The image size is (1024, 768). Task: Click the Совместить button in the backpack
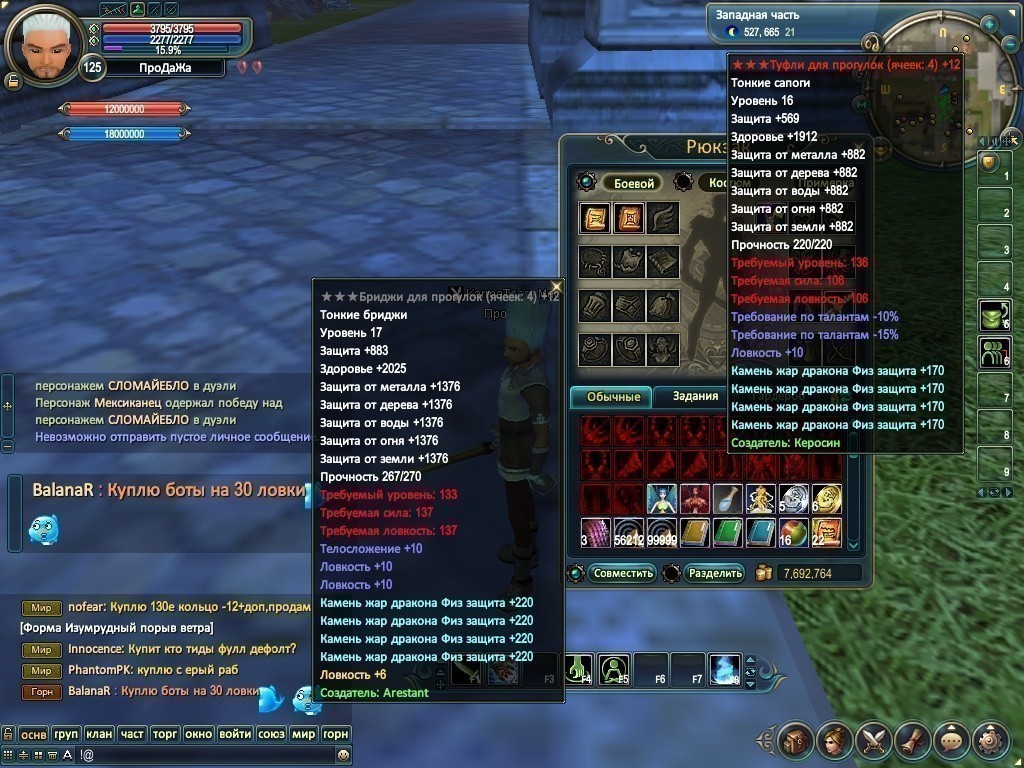(x=622, y=573)
